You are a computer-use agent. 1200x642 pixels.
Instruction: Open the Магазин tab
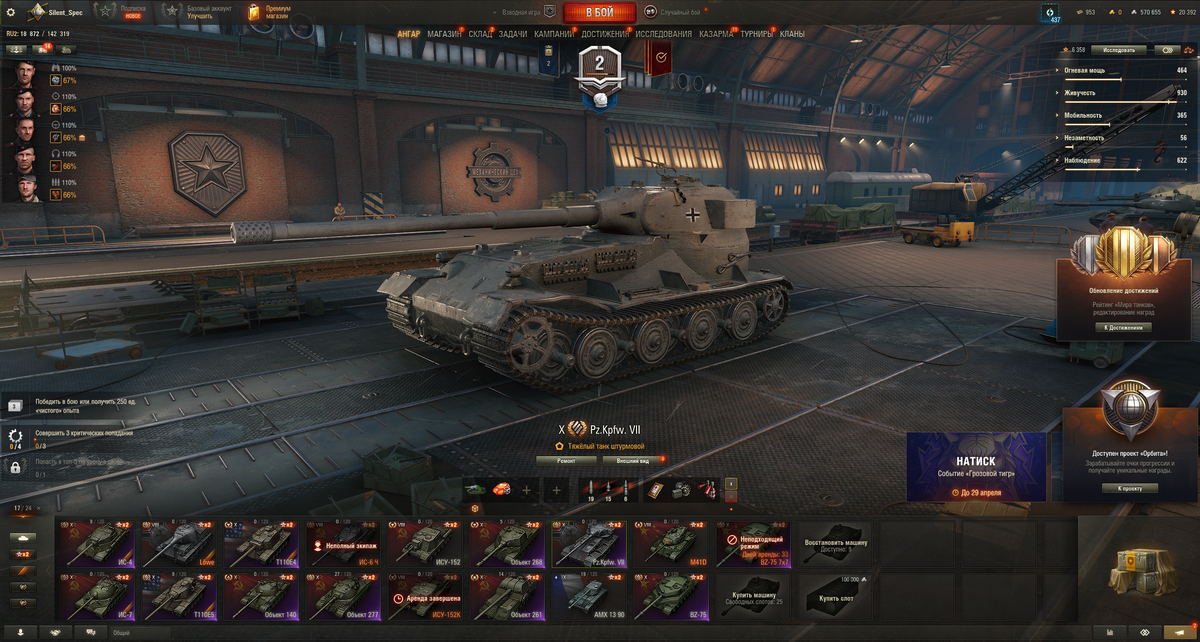pos(444,34)
